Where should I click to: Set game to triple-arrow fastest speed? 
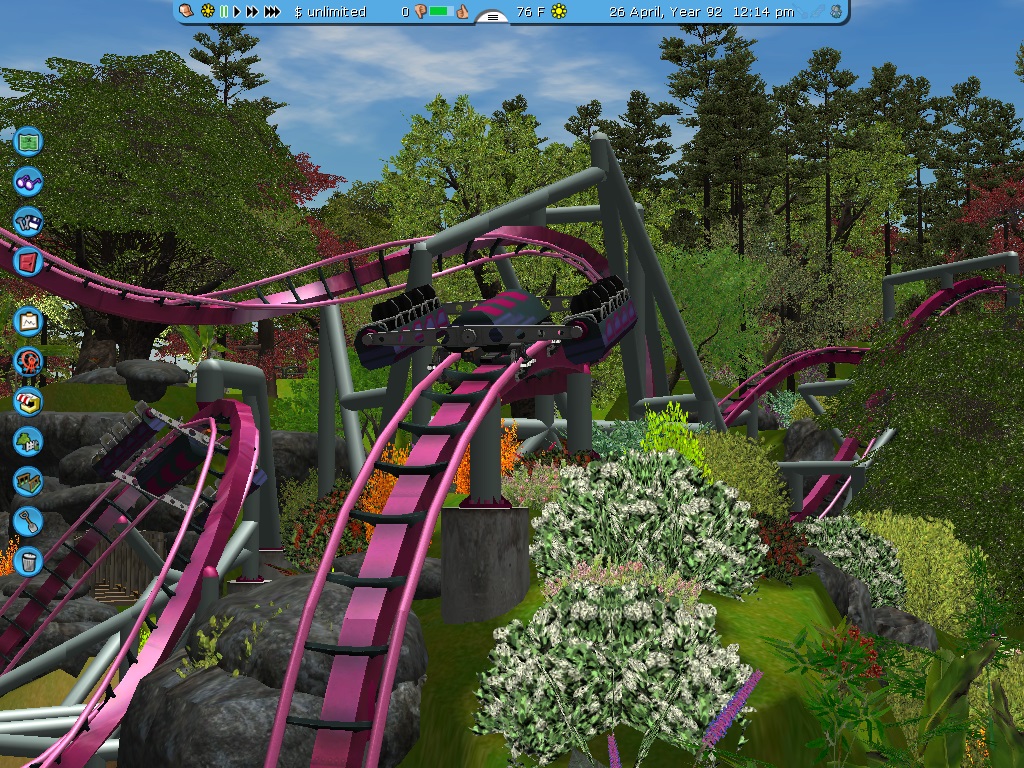tap(271, 12)
